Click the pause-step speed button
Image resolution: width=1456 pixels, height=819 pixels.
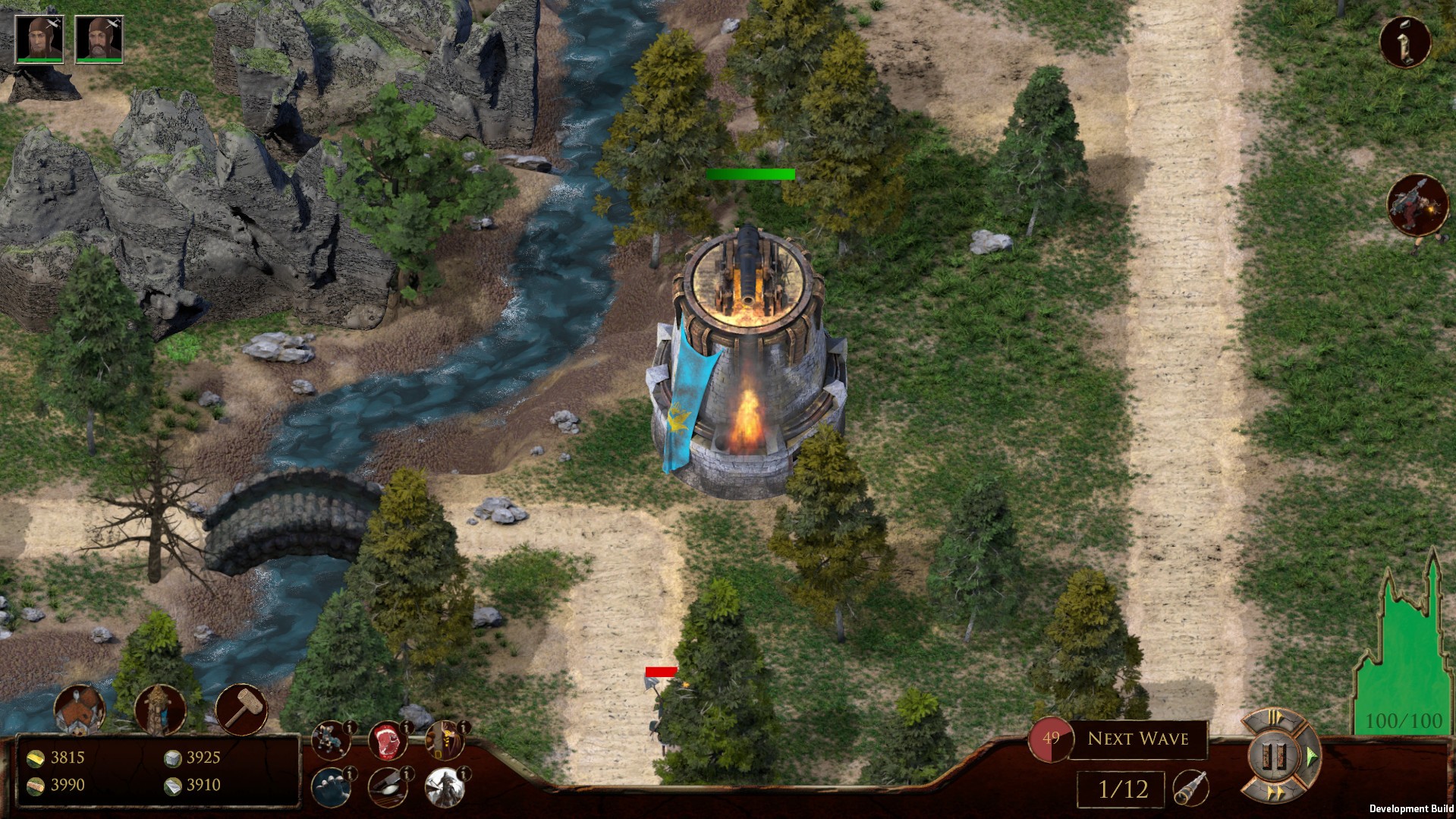pos(1275,718)
